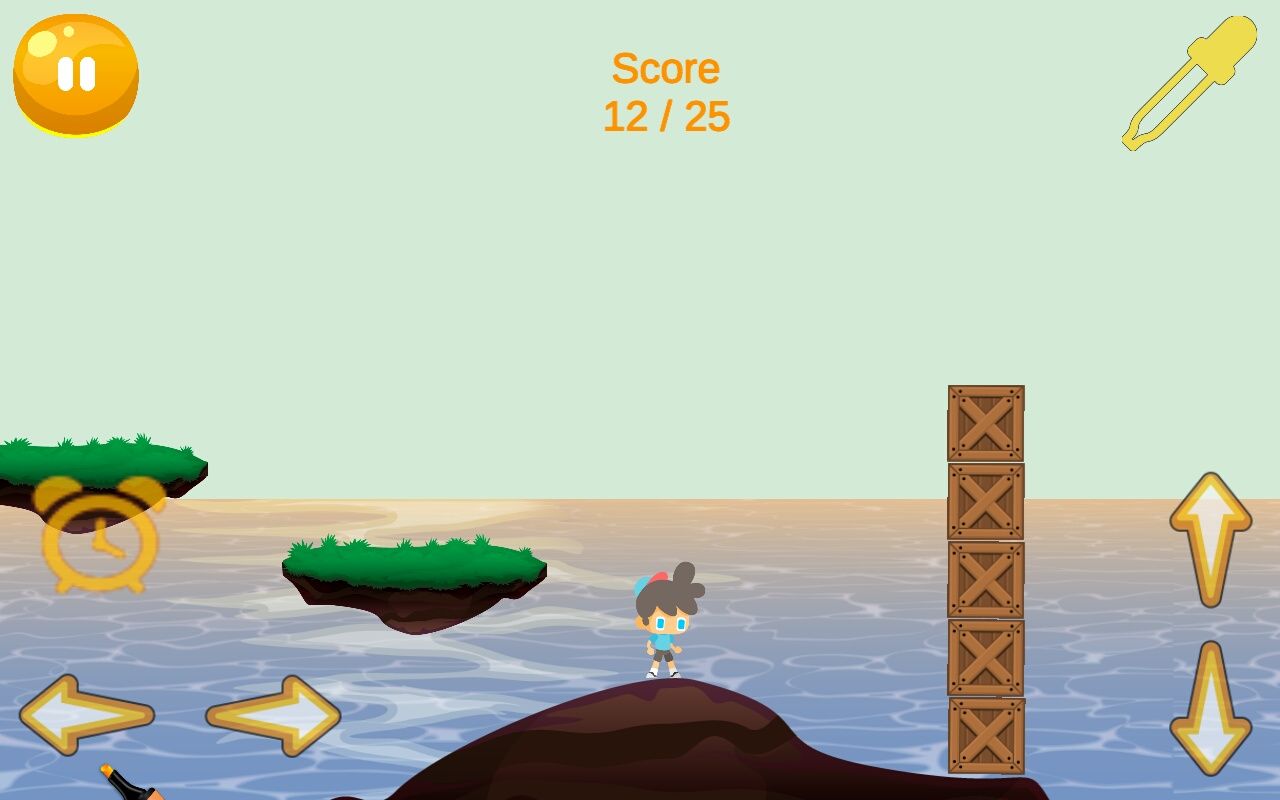Activate the down arrow control
1280x800 pixels.
[x=1210, y=708]
